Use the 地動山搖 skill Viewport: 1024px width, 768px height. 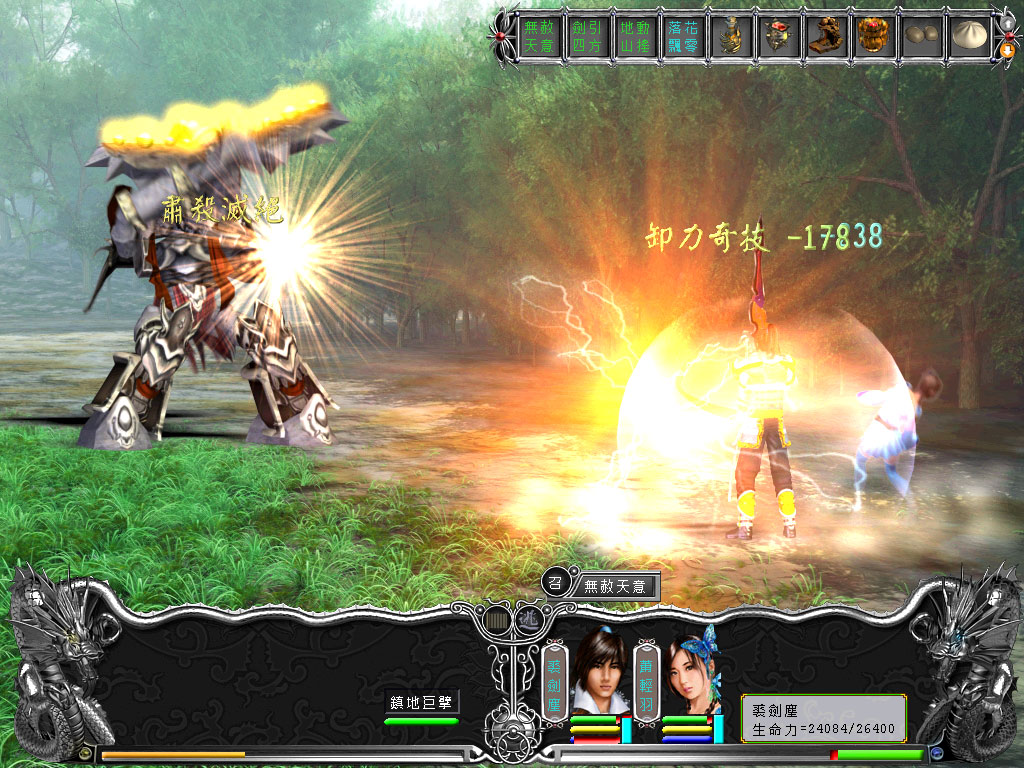[635, 37]
